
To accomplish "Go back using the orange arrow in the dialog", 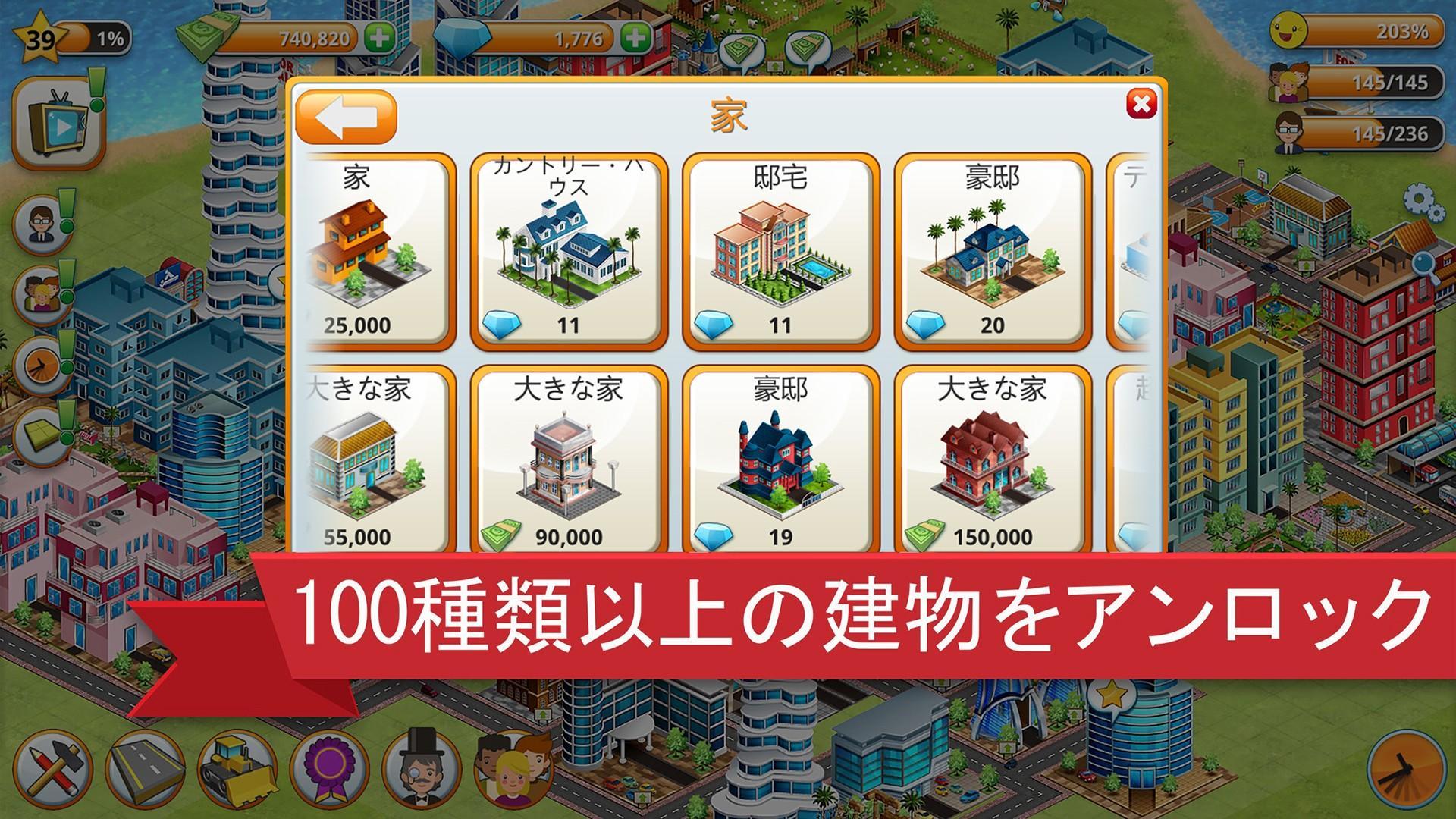I will pos(345,114).
